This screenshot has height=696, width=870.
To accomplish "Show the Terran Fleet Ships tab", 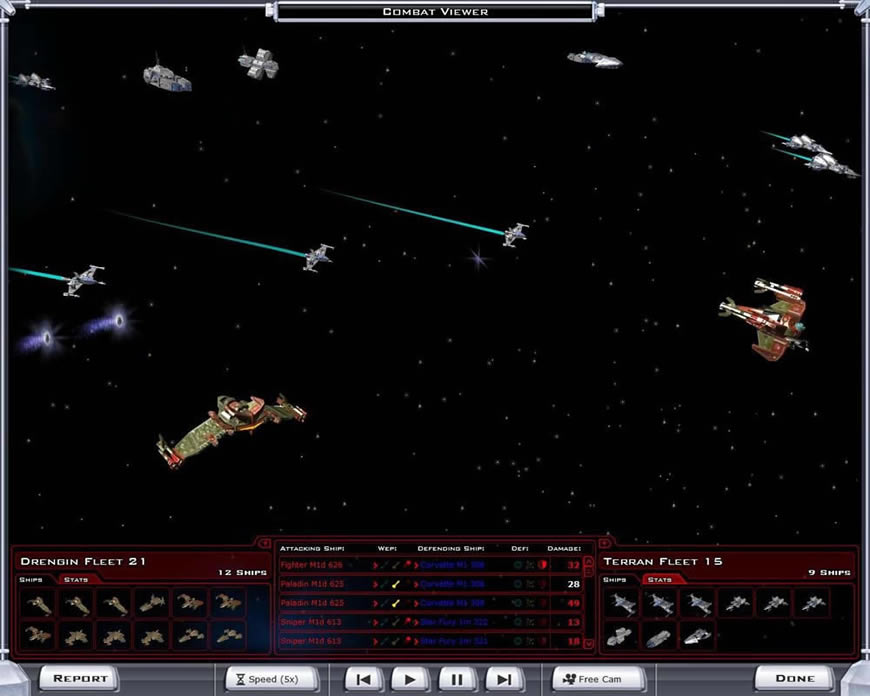I will click(615, 580).
